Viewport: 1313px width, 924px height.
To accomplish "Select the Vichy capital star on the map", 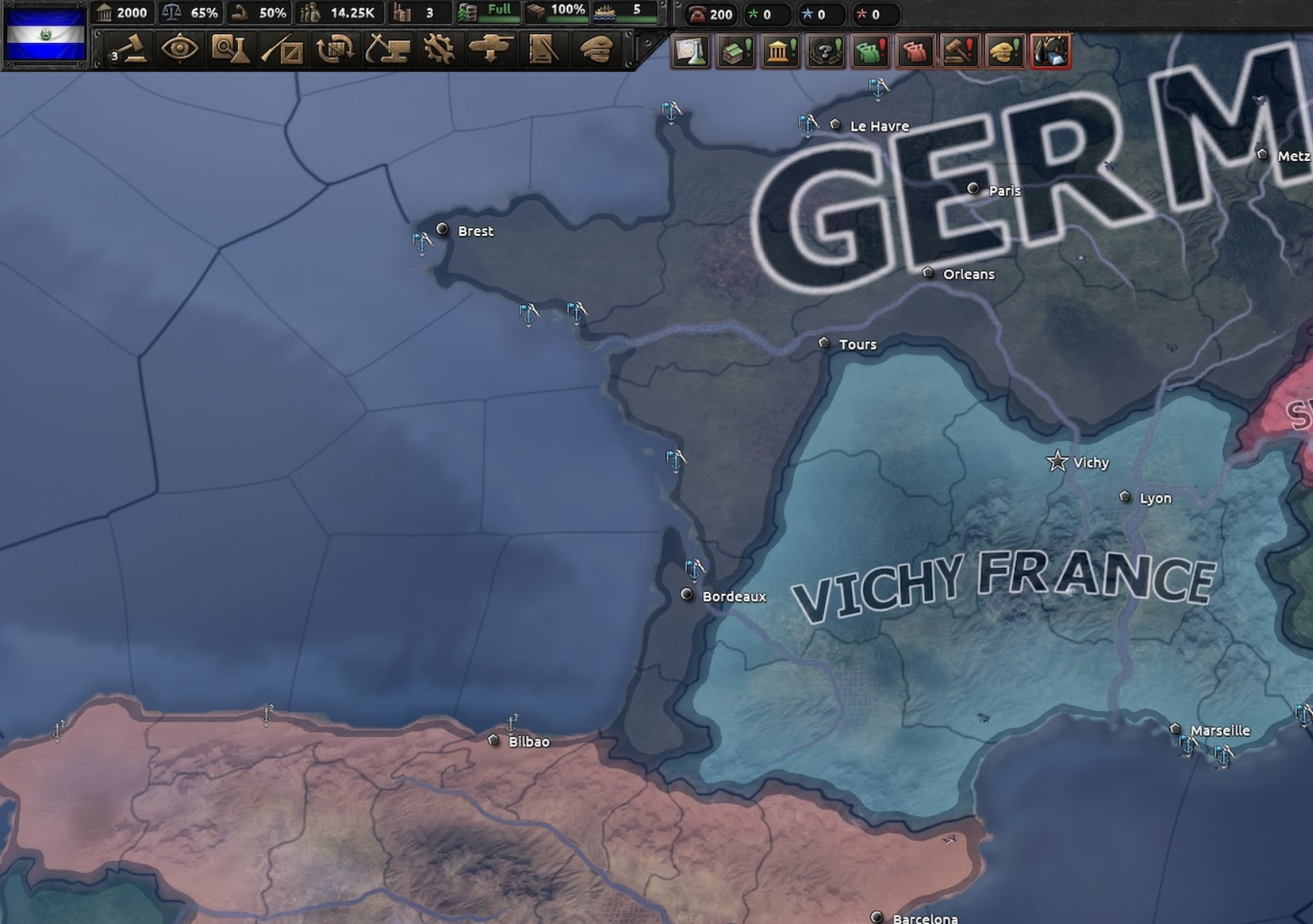I will 1058,461.
